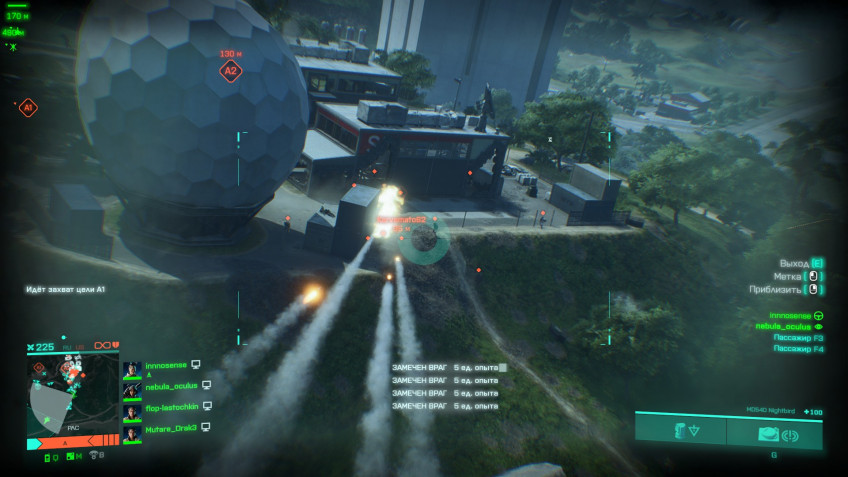Choose nebula_oculus portrait in squad list

pyautogui.click(x=131, y=389)
